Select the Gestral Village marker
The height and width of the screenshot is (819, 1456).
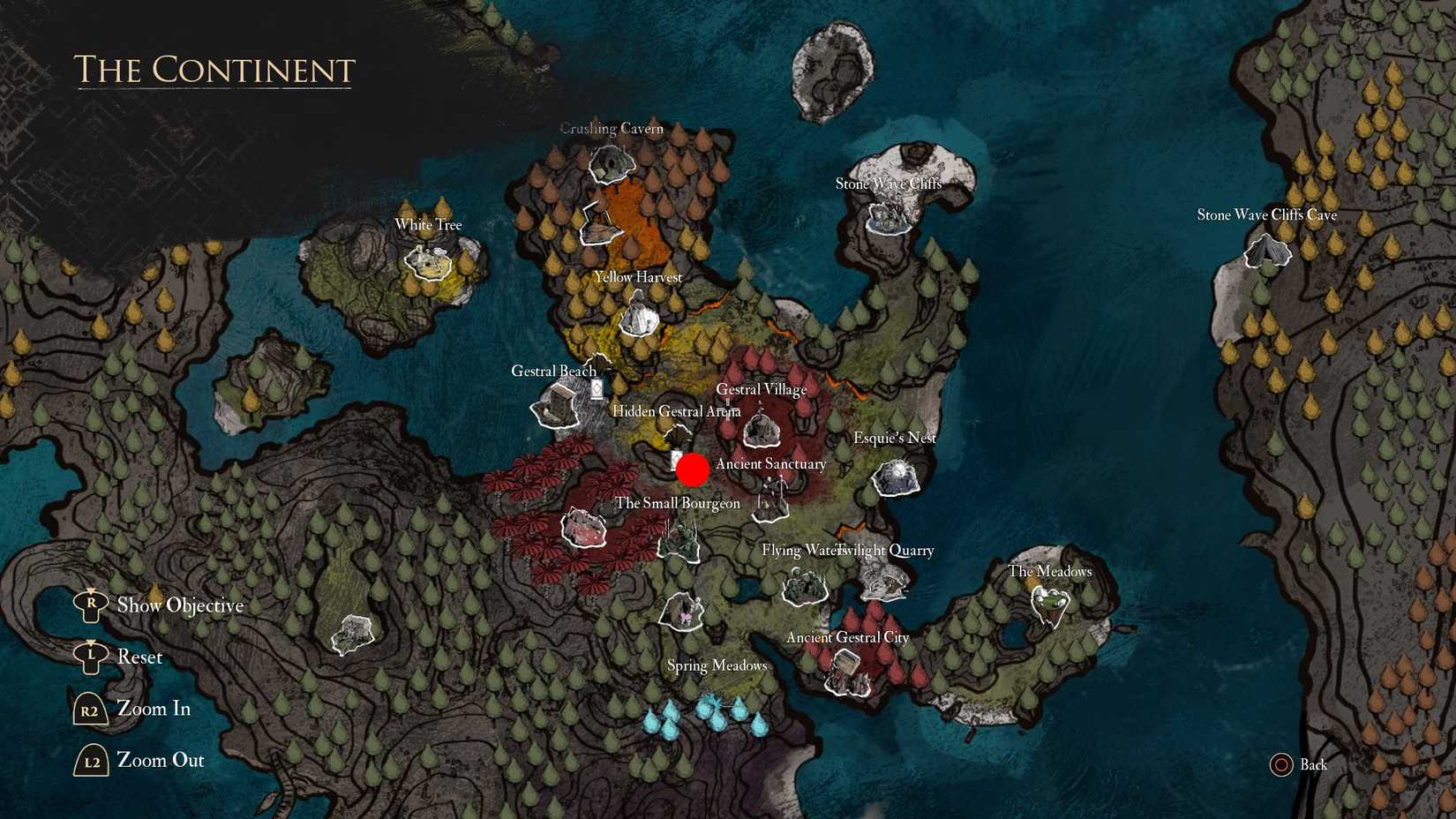pyautogui.click(x=762, y=429)
